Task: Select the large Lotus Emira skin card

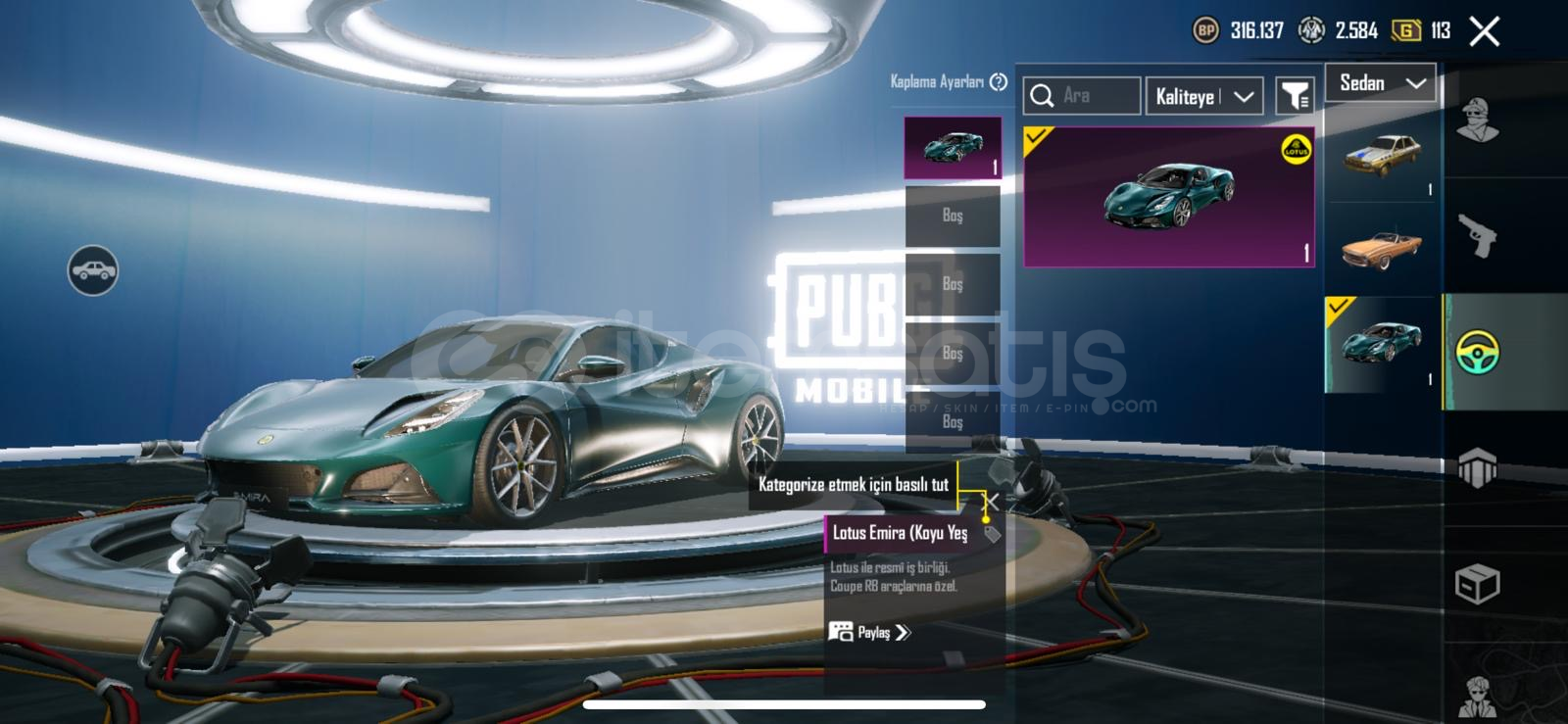Action: tap(1169, 197)
